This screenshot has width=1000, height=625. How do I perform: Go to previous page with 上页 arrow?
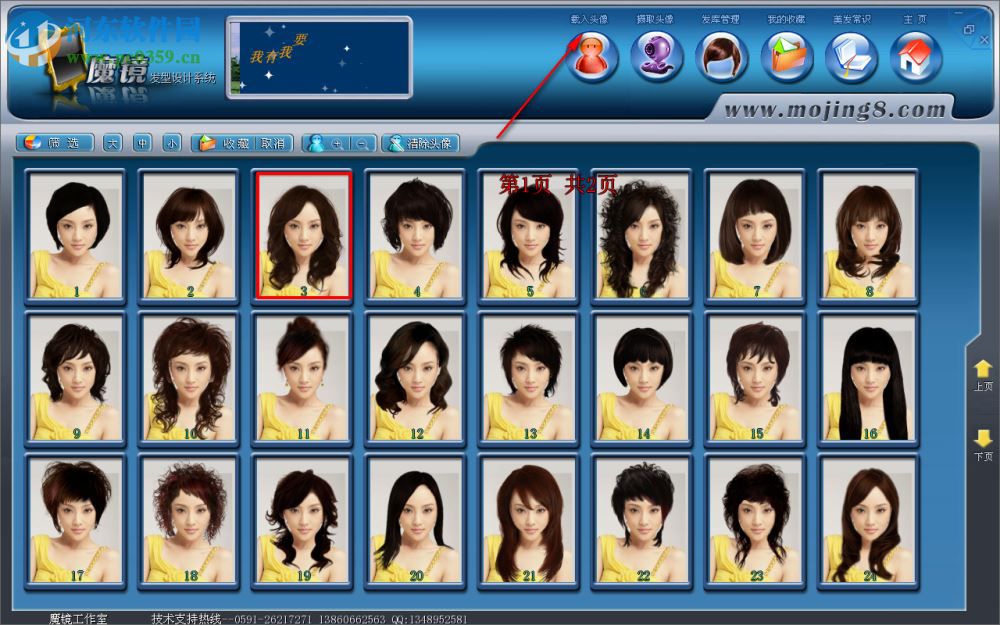click(983, 374)
